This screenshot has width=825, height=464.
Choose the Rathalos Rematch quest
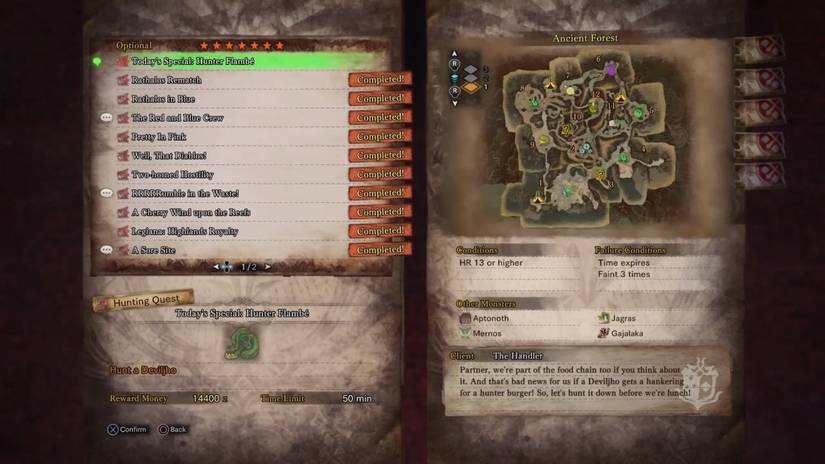coord(240,80)
